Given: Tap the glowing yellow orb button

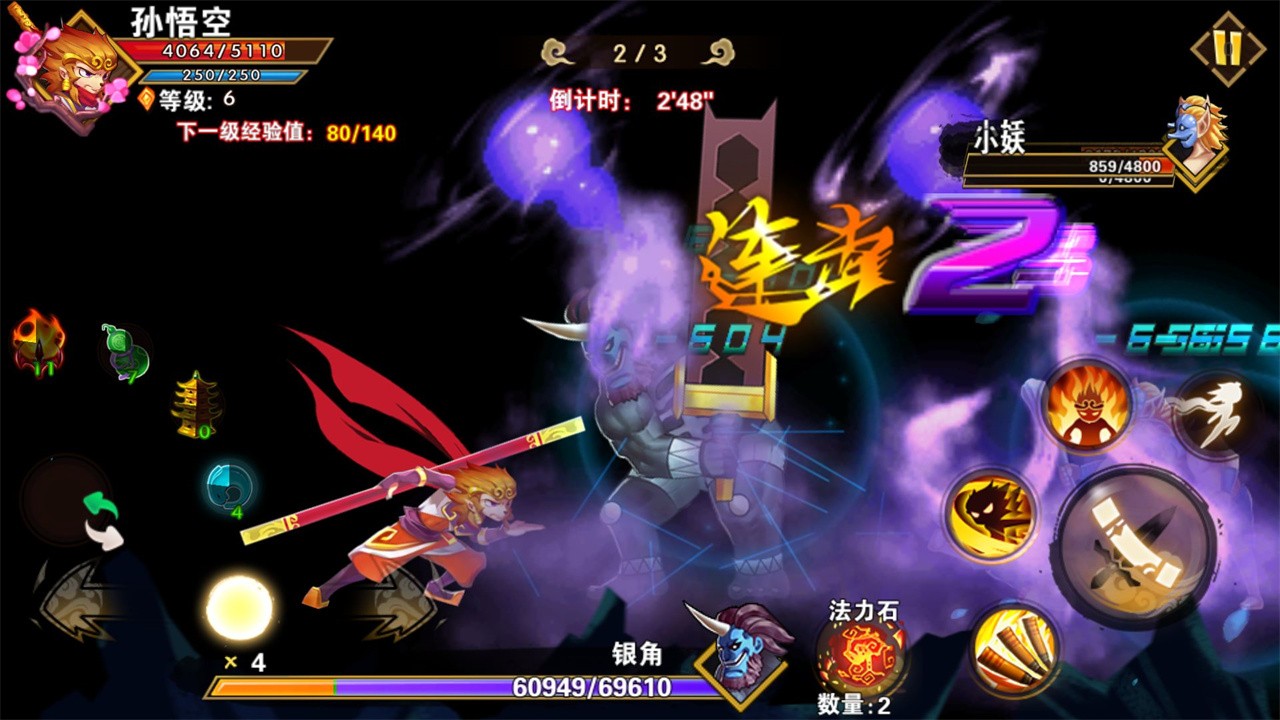Looking at the screenshot, I should pos(240,608).
